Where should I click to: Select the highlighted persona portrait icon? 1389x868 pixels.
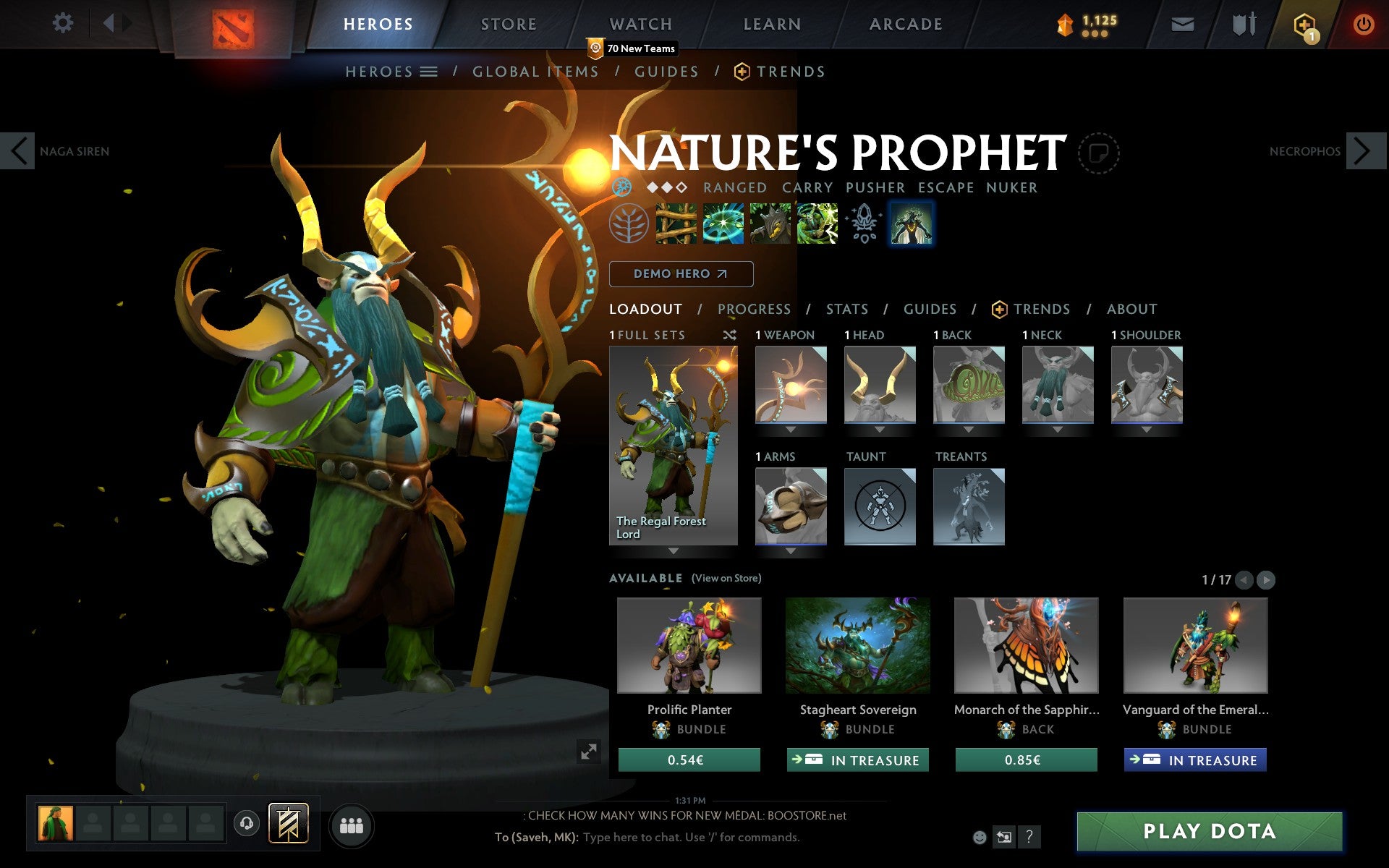click(x=911, y=225)
